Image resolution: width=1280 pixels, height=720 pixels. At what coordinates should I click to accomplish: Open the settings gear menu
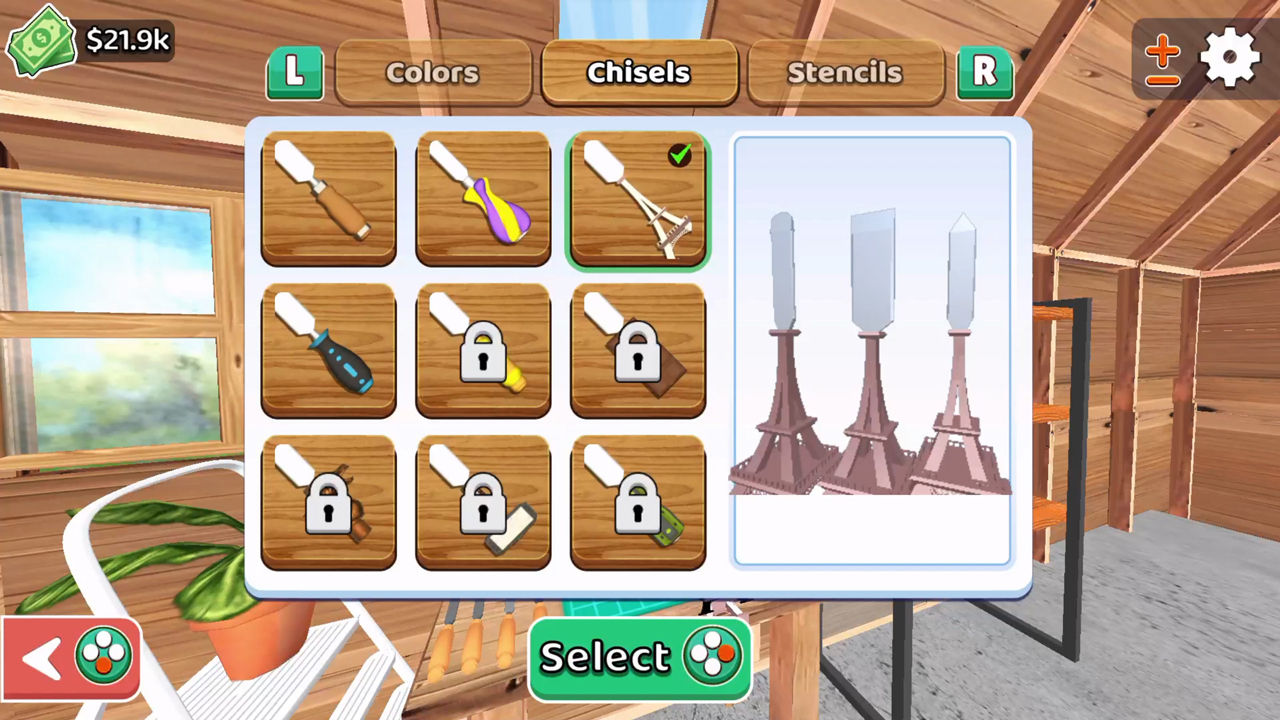pyautogui.click(x=1229, y=58)
